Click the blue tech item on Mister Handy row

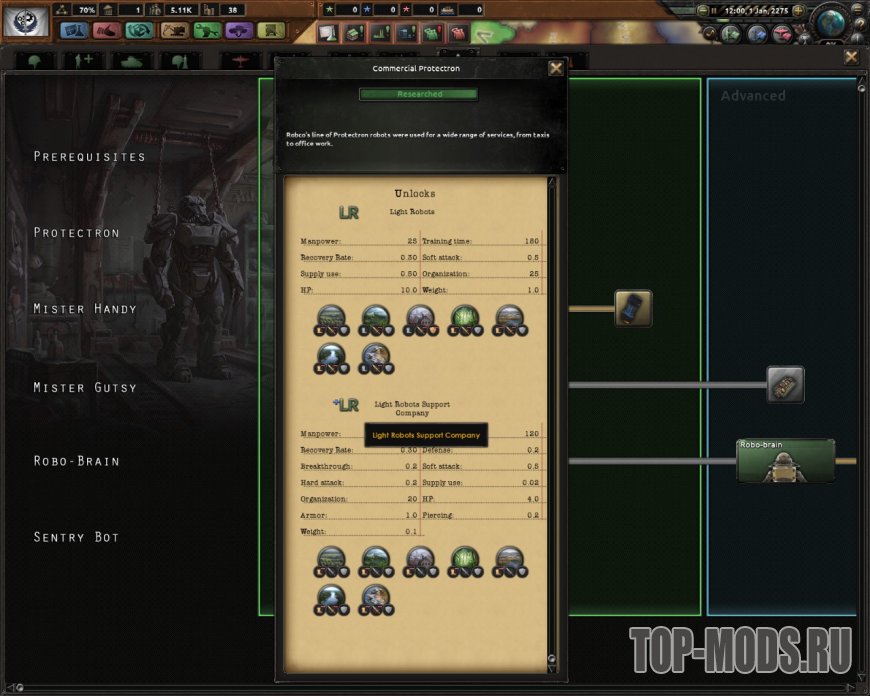tap(633, 308)
